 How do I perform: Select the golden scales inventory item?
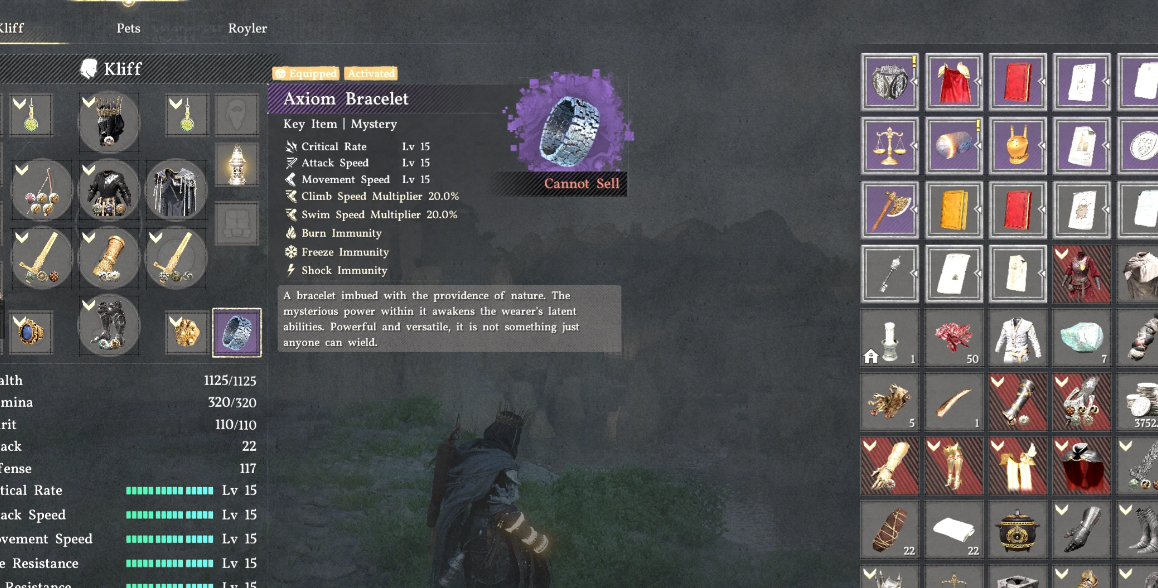point(890,146)
